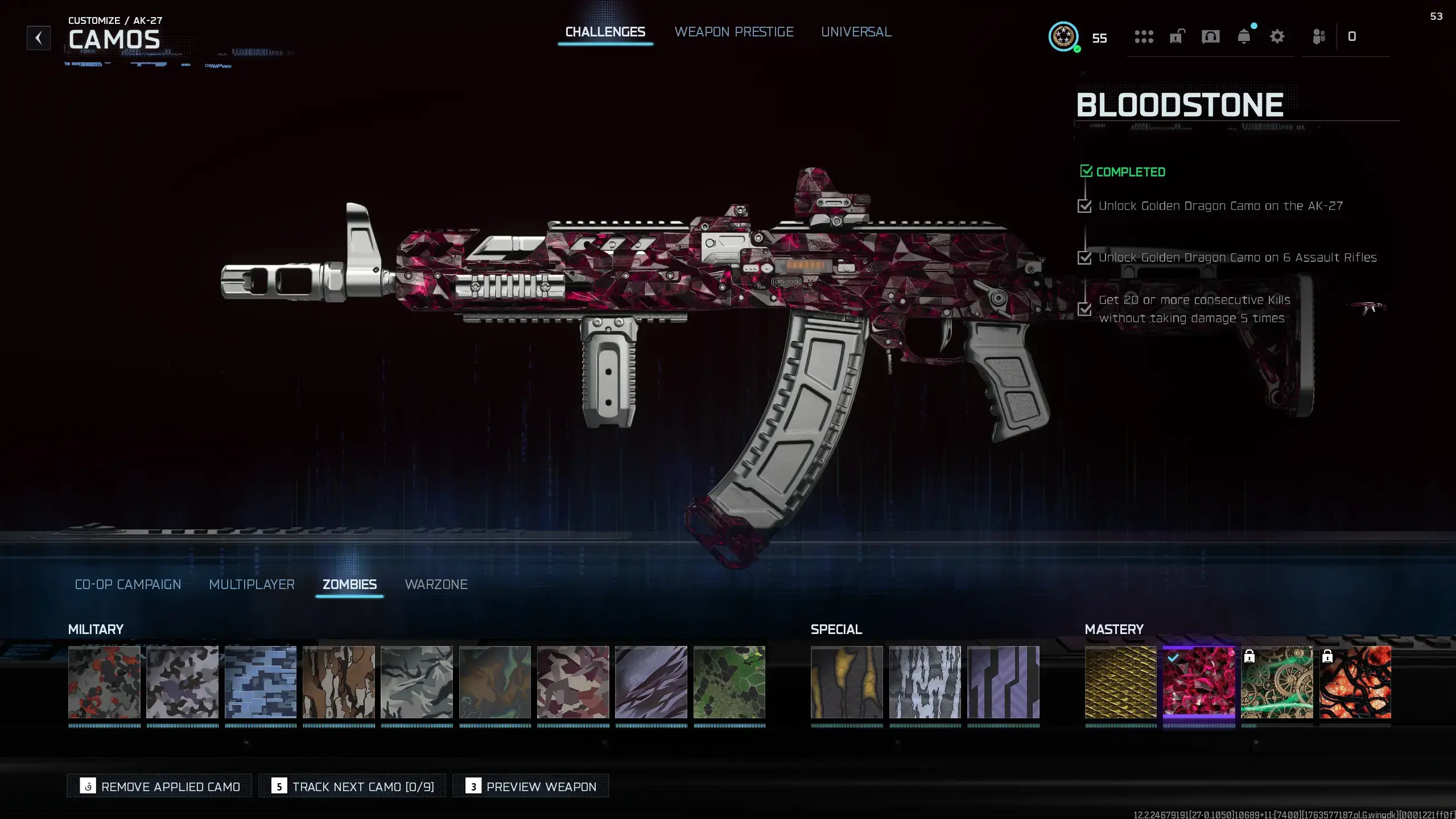Switch to the MULTIPLAYER camo tab
This screenshot has width=1456, height=819.
251,585
